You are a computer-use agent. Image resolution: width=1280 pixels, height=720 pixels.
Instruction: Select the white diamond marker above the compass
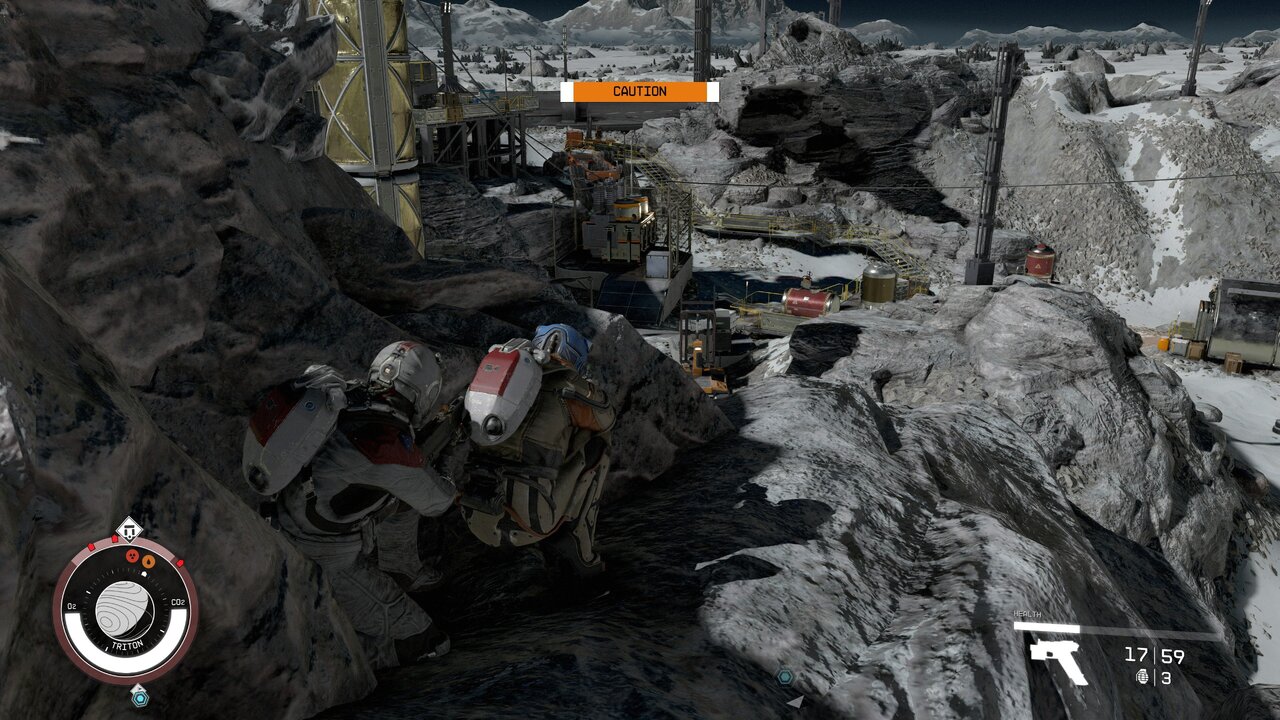point(128,527)
